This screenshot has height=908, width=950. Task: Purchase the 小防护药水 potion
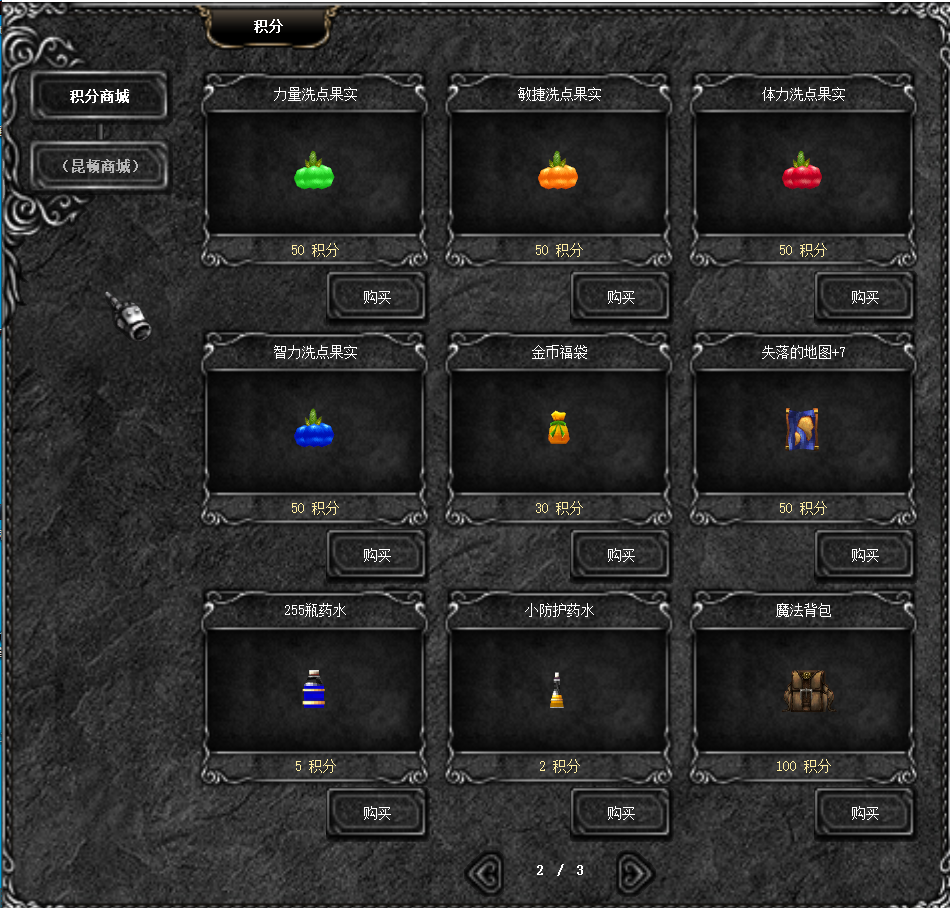pyautogui.click(x=621, y=813)
